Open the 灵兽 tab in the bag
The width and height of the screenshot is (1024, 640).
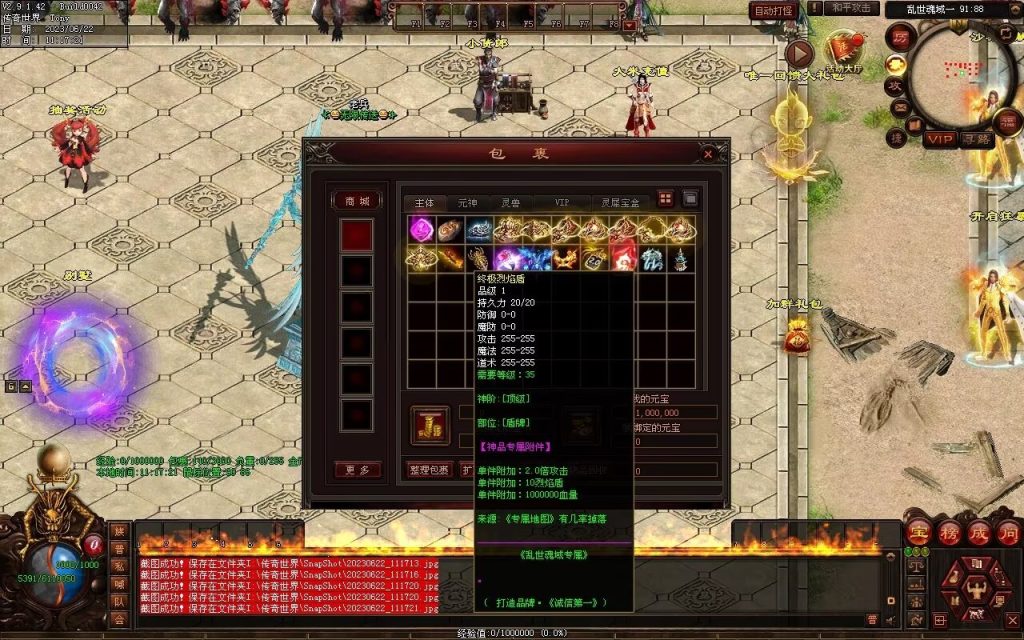pyautogui.click(x=511, y=202)
